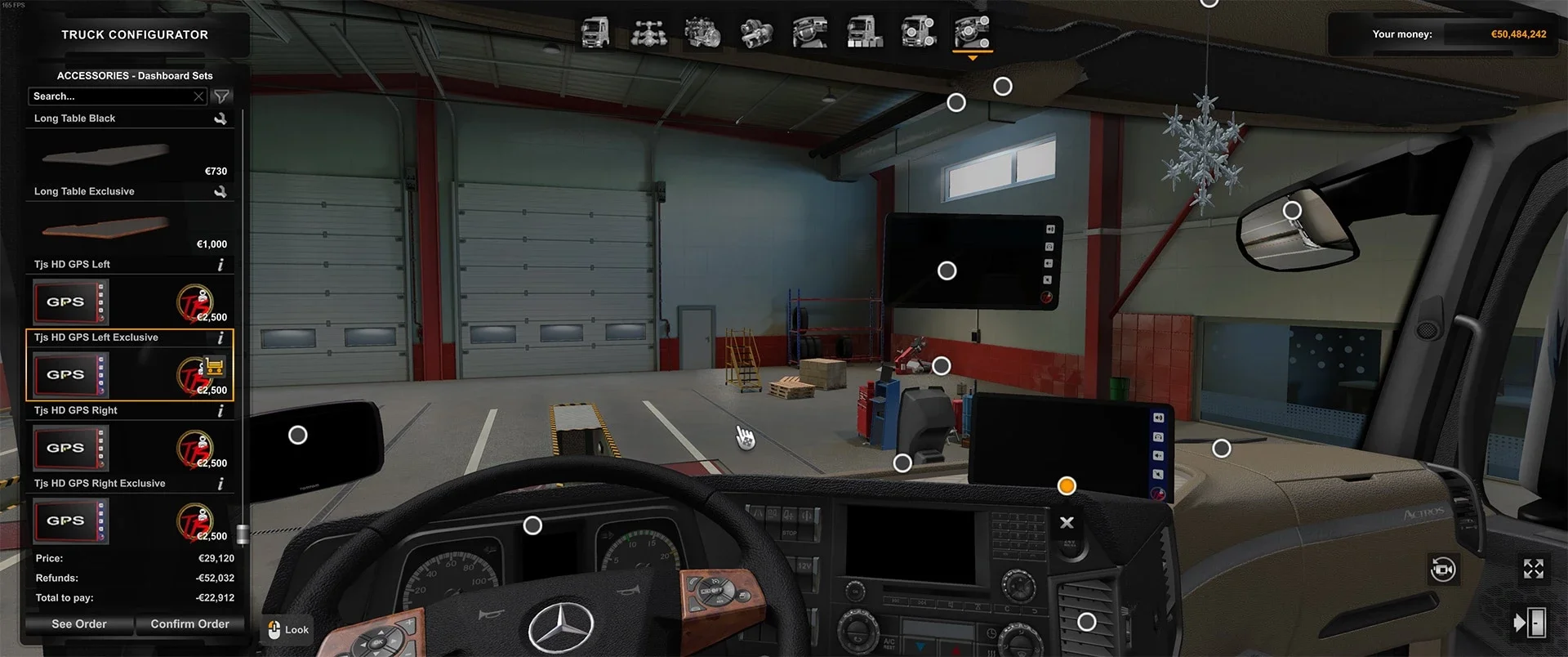Viewport: 1568px width, 657px height.
Task: Open the chassis and axles configuration icon
Action: click(650, 33)
